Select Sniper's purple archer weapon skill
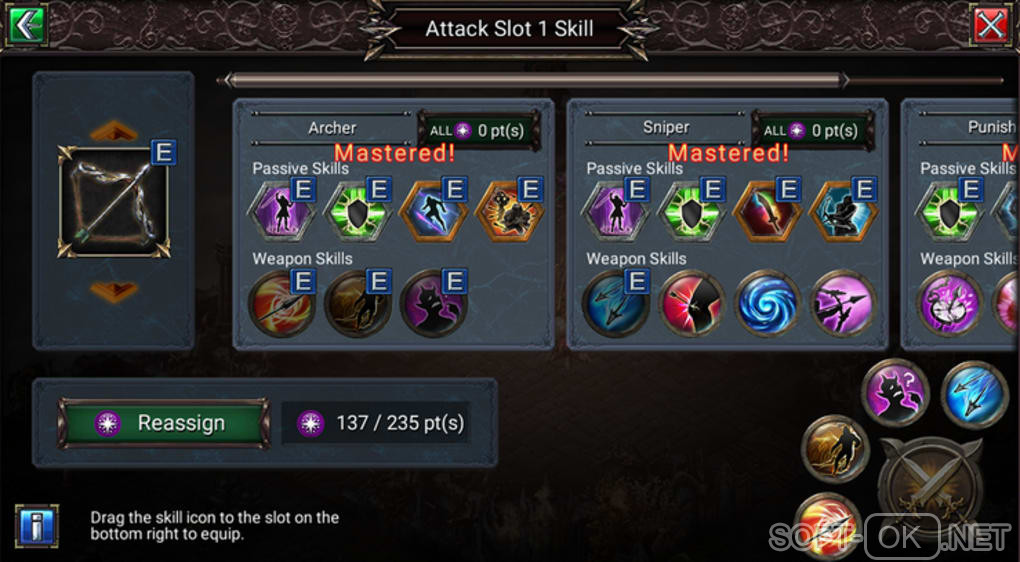The width and height of the screenshot is (1020, 562). (843, 305)
